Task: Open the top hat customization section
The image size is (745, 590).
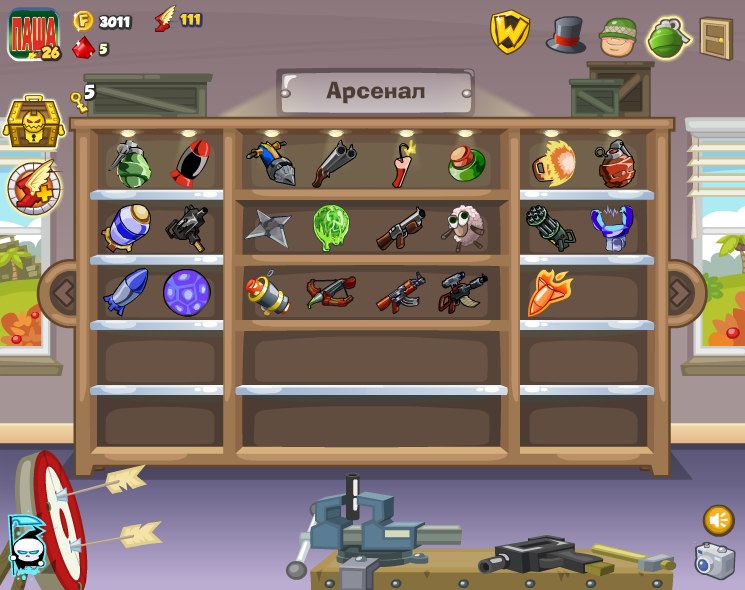Action: (565, 34)
